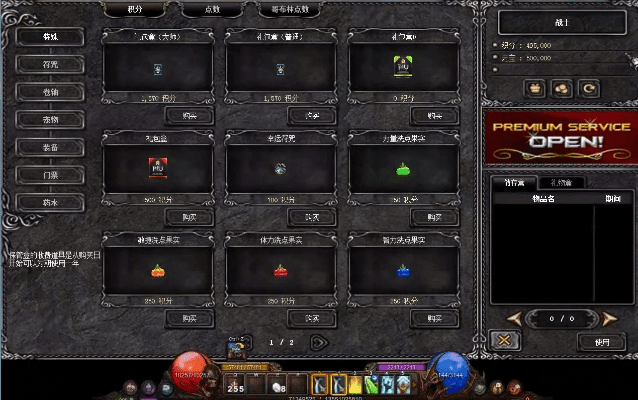This screenshot has height=400, width=638.
Task: Buy the orange 敏捷洗点果实 fruit
Action: point(189,318)
